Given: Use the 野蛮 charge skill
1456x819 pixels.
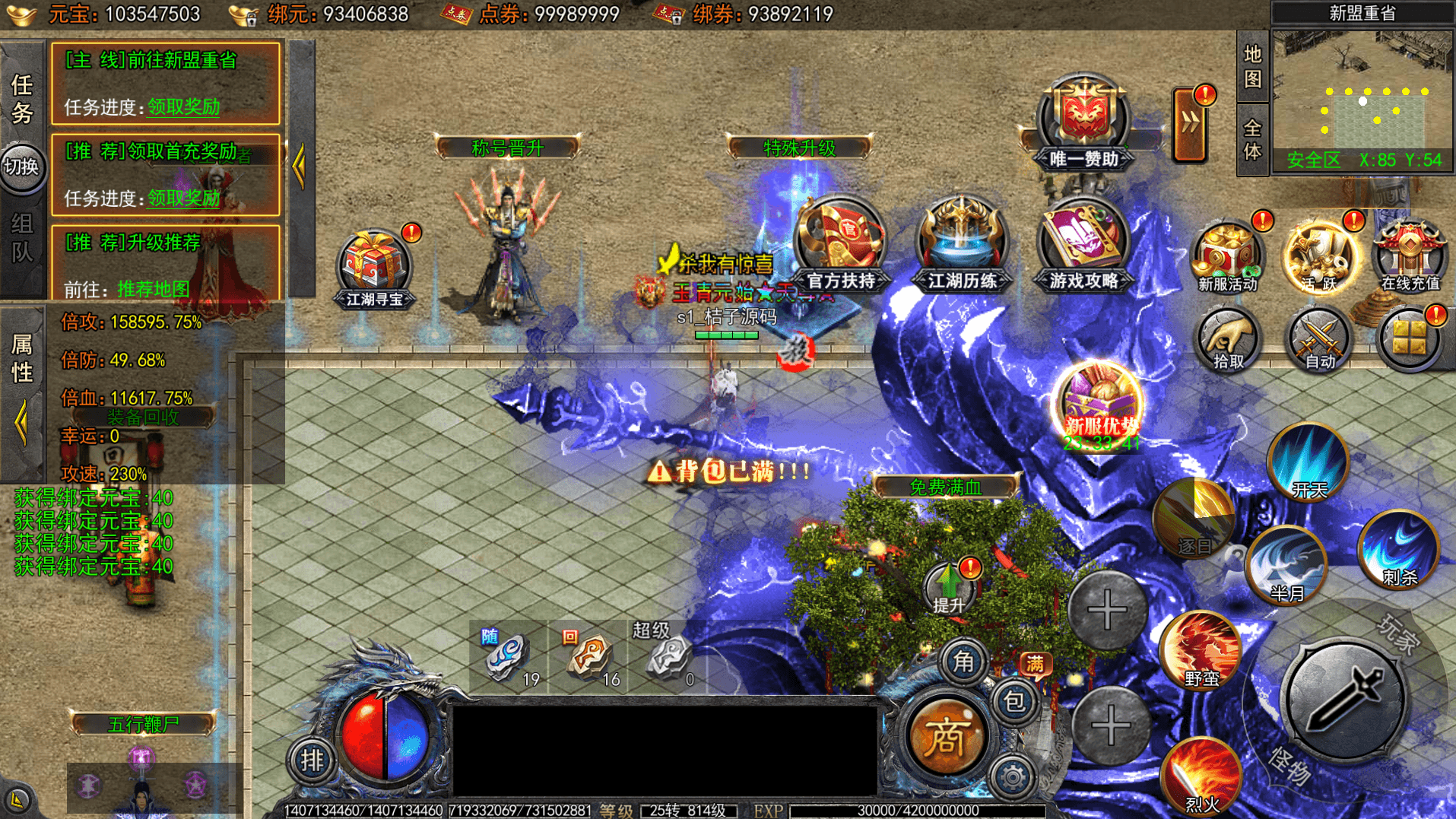Looking at the screenshot, I should (x=1201, y=650).
